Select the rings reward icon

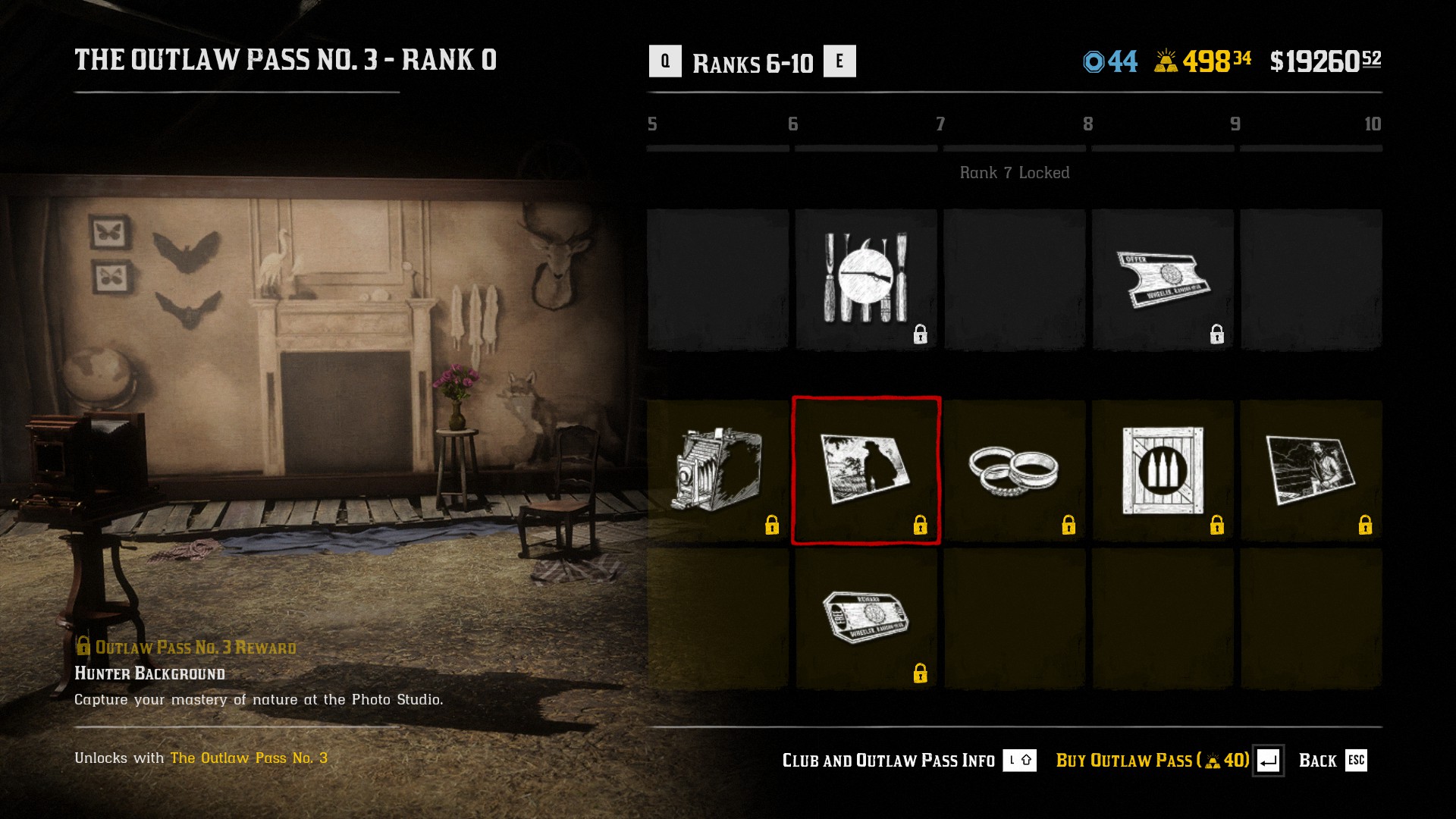[1014, 469]
